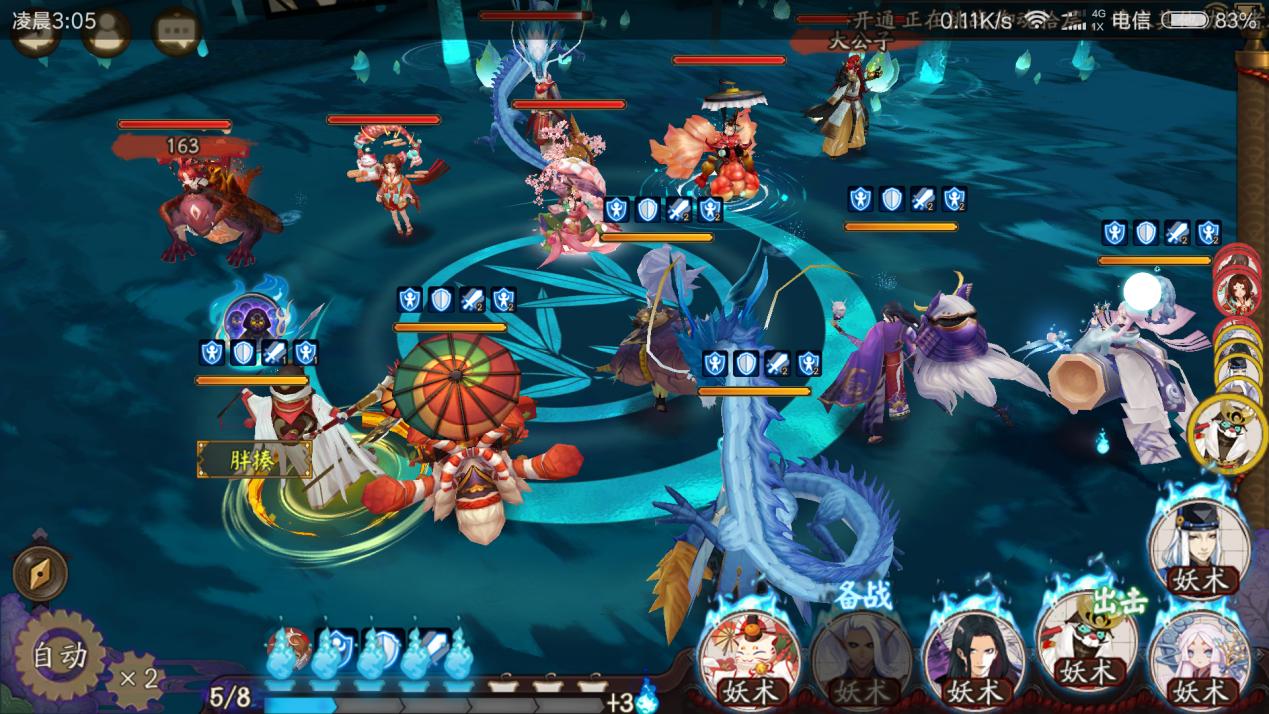The image size is (1269, 714).
Task: Use the hat-wearing onmyoji's 妖术 skill
Action: point(1199,545)
